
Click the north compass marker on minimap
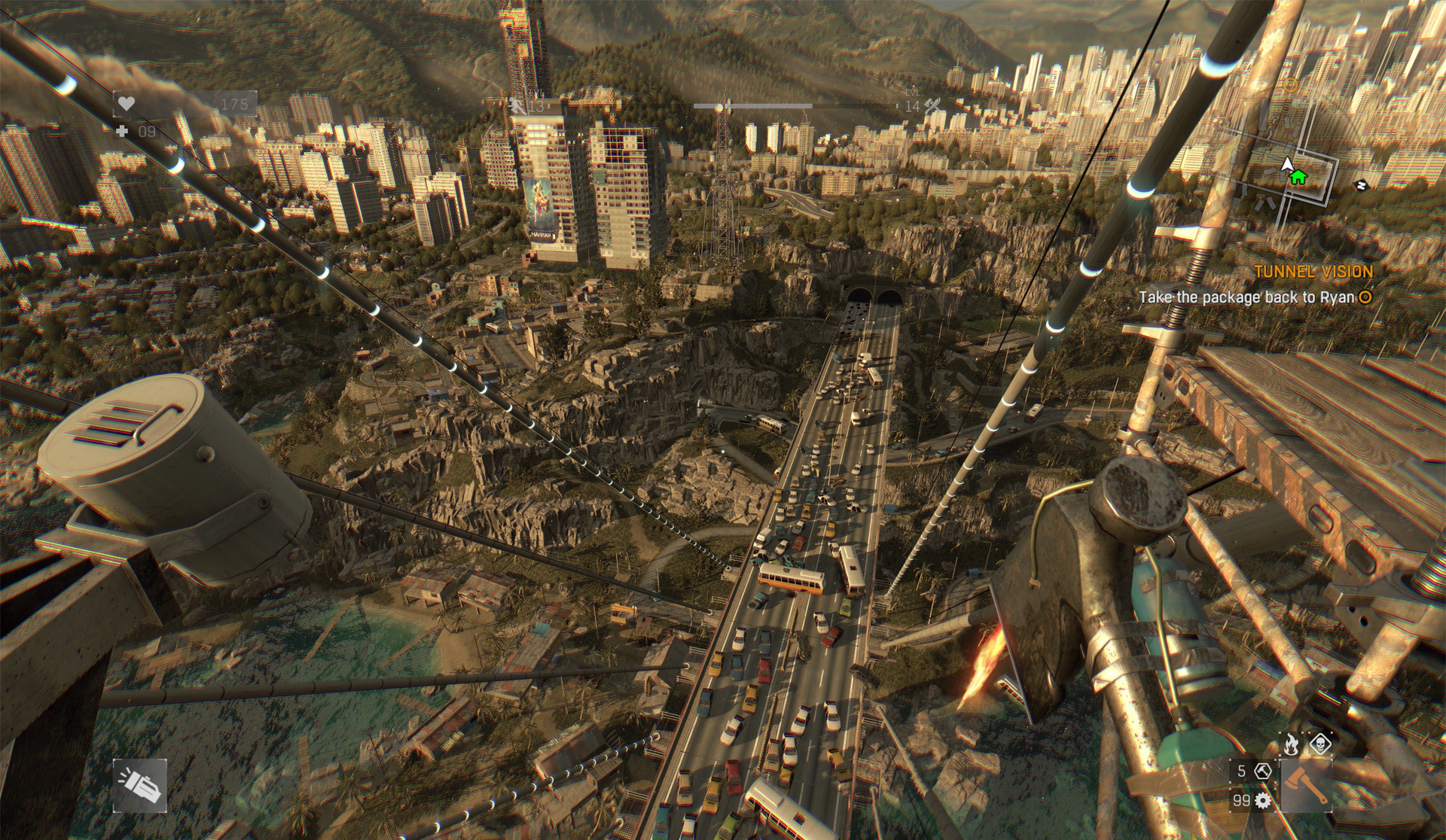pyautogui.click(x=1361, y=185)
